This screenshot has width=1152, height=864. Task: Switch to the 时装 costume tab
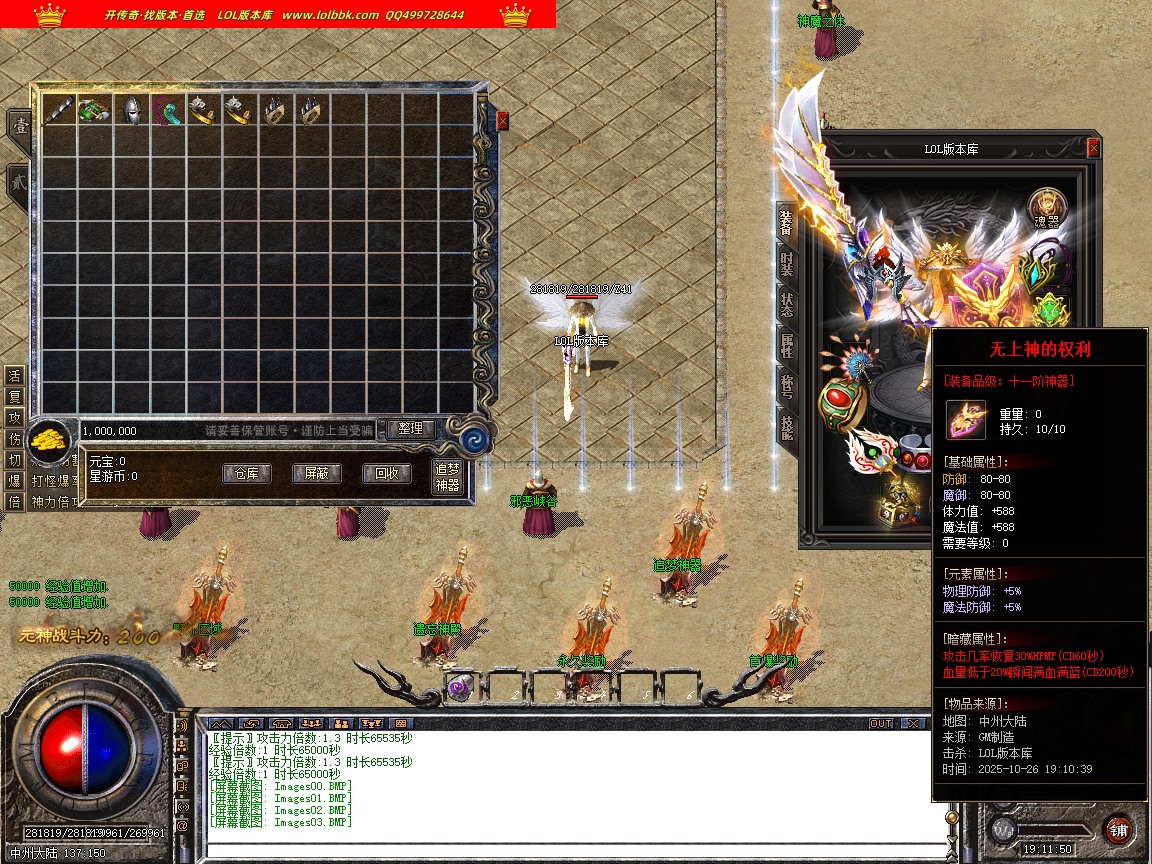(x=787, y=264)
